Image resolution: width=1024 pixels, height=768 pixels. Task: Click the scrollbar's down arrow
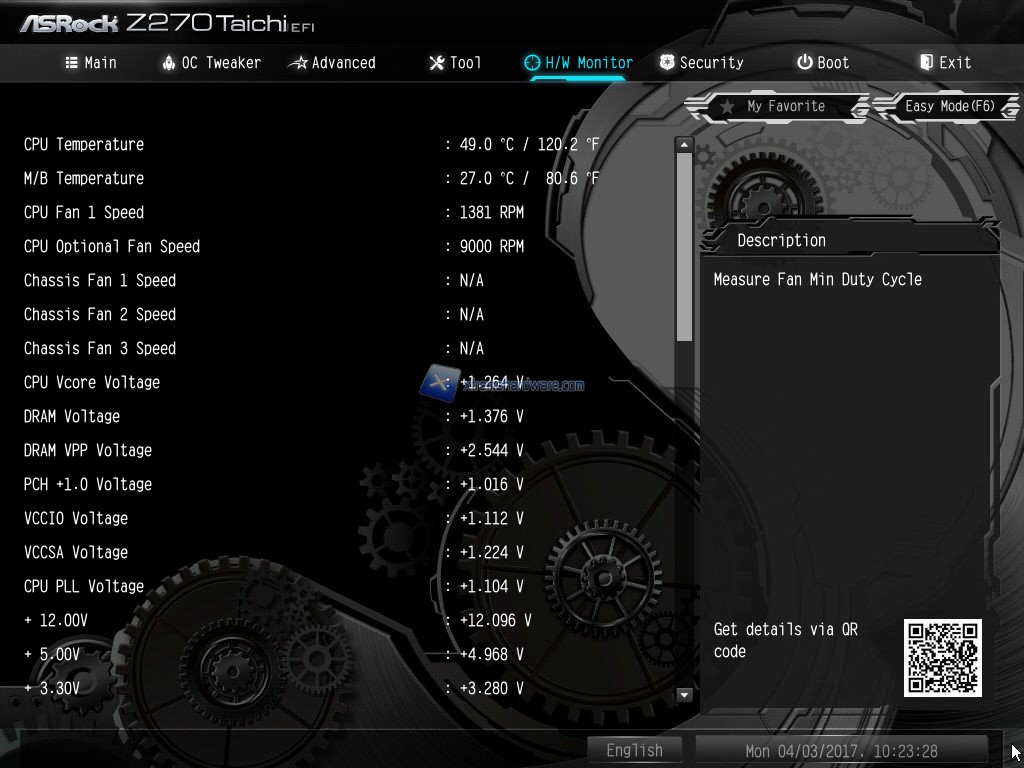click(684, 694)
